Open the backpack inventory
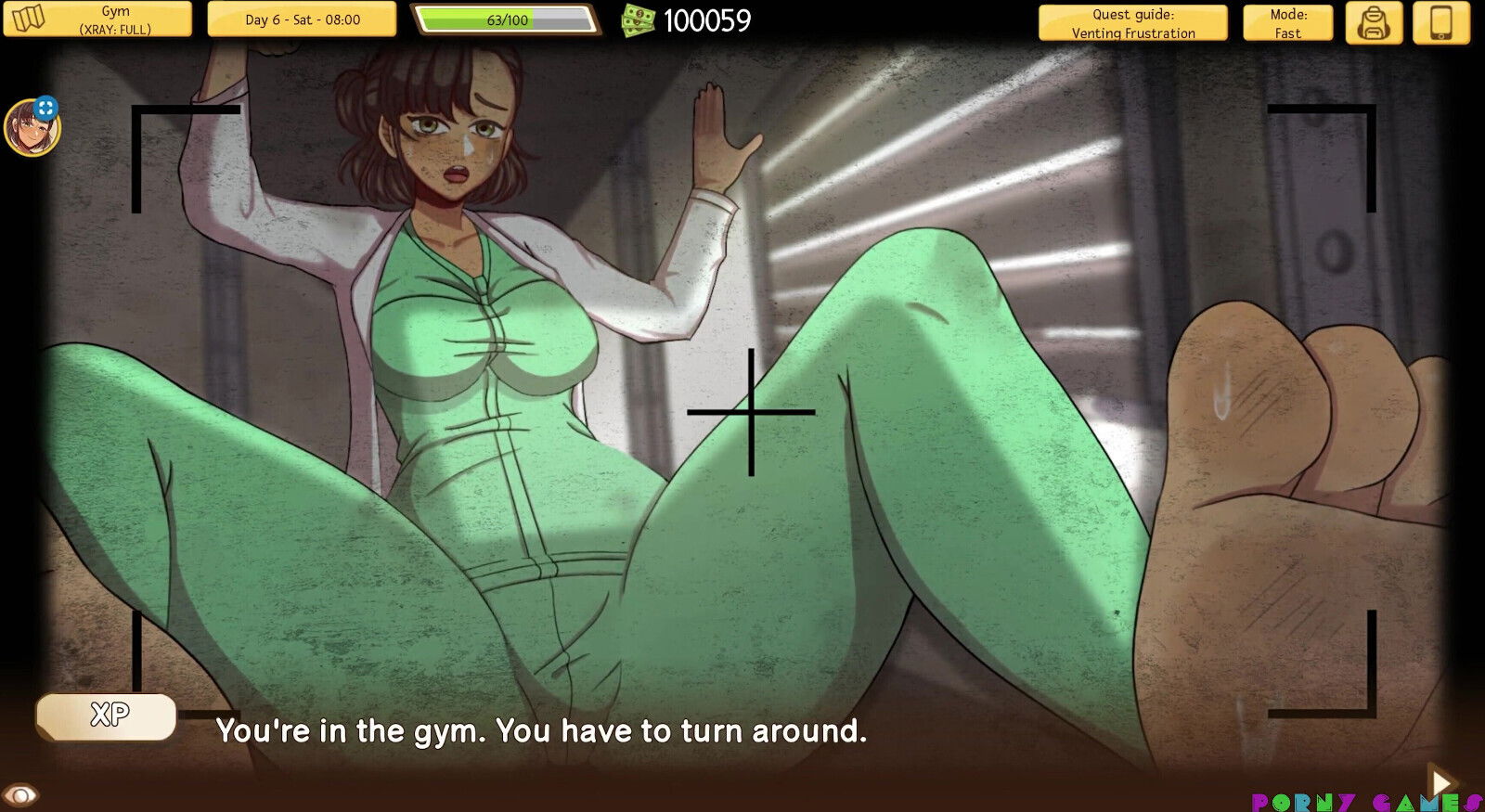 tap(1375, 22)
